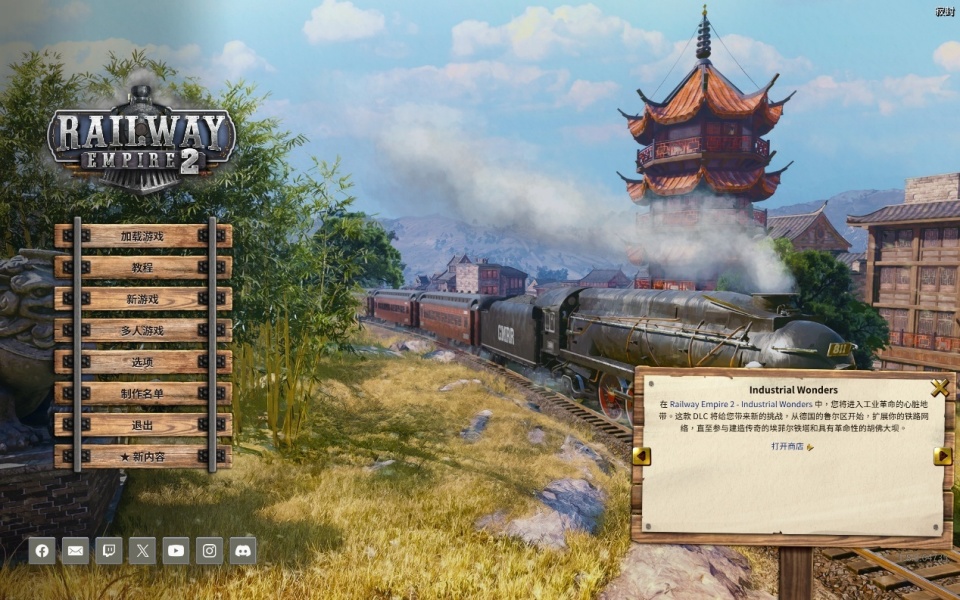Launch the YouTube channel icon

(x=176, y=550)
